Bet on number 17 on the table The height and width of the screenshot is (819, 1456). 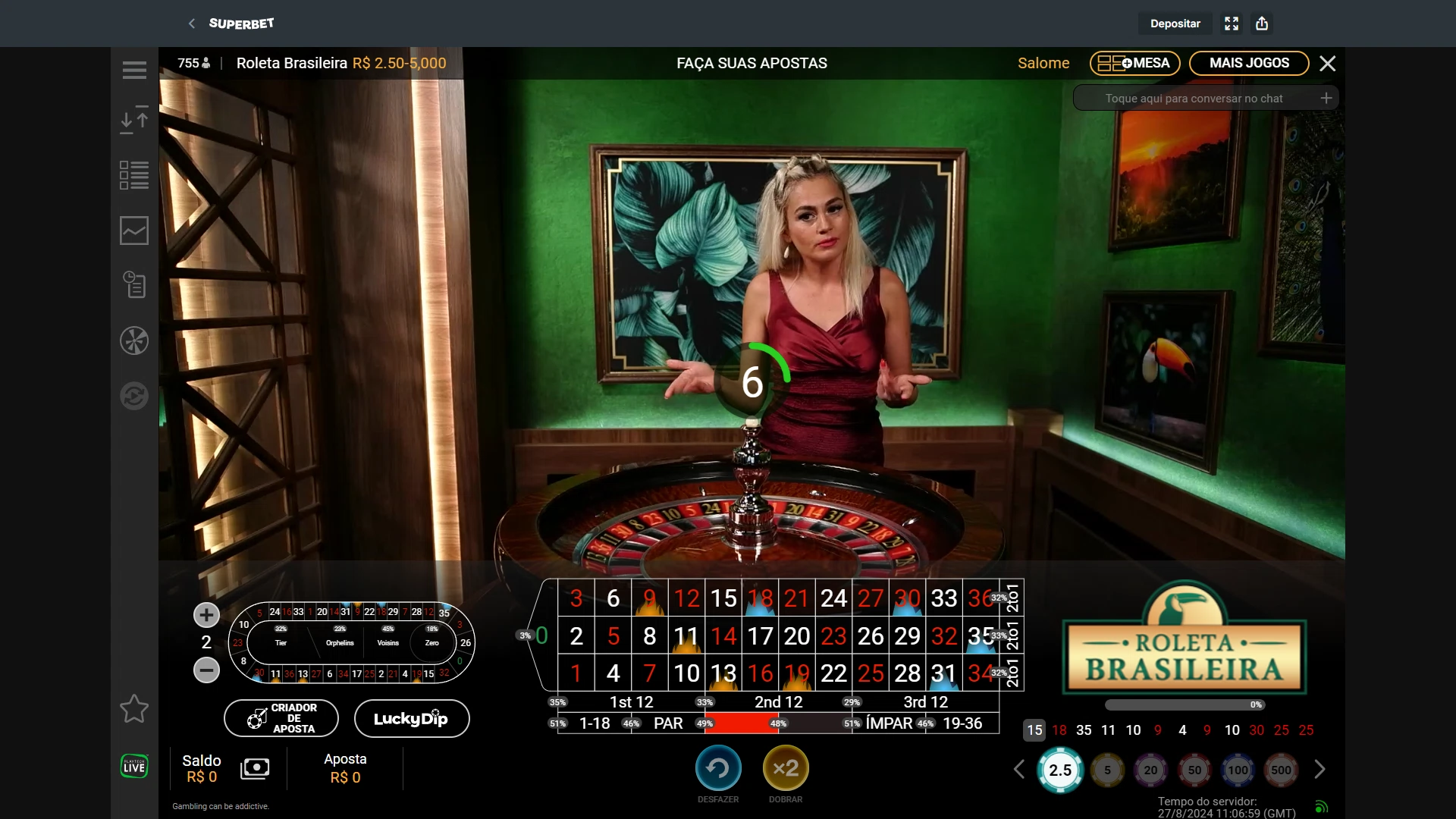tap(759, 635)
